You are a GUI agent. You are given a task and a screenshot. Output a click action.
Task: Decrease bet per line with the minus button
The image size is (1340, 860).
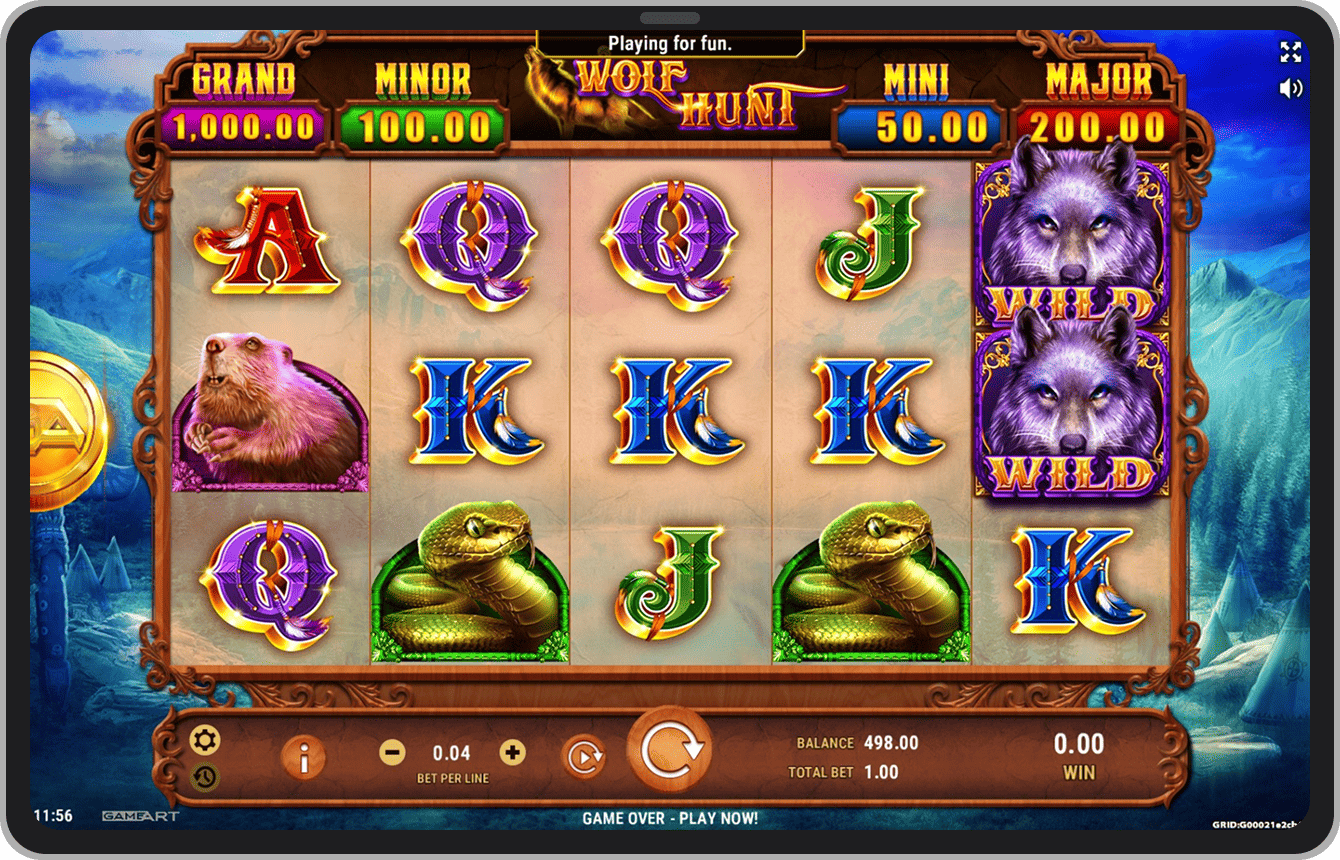[x=393, y=753]
